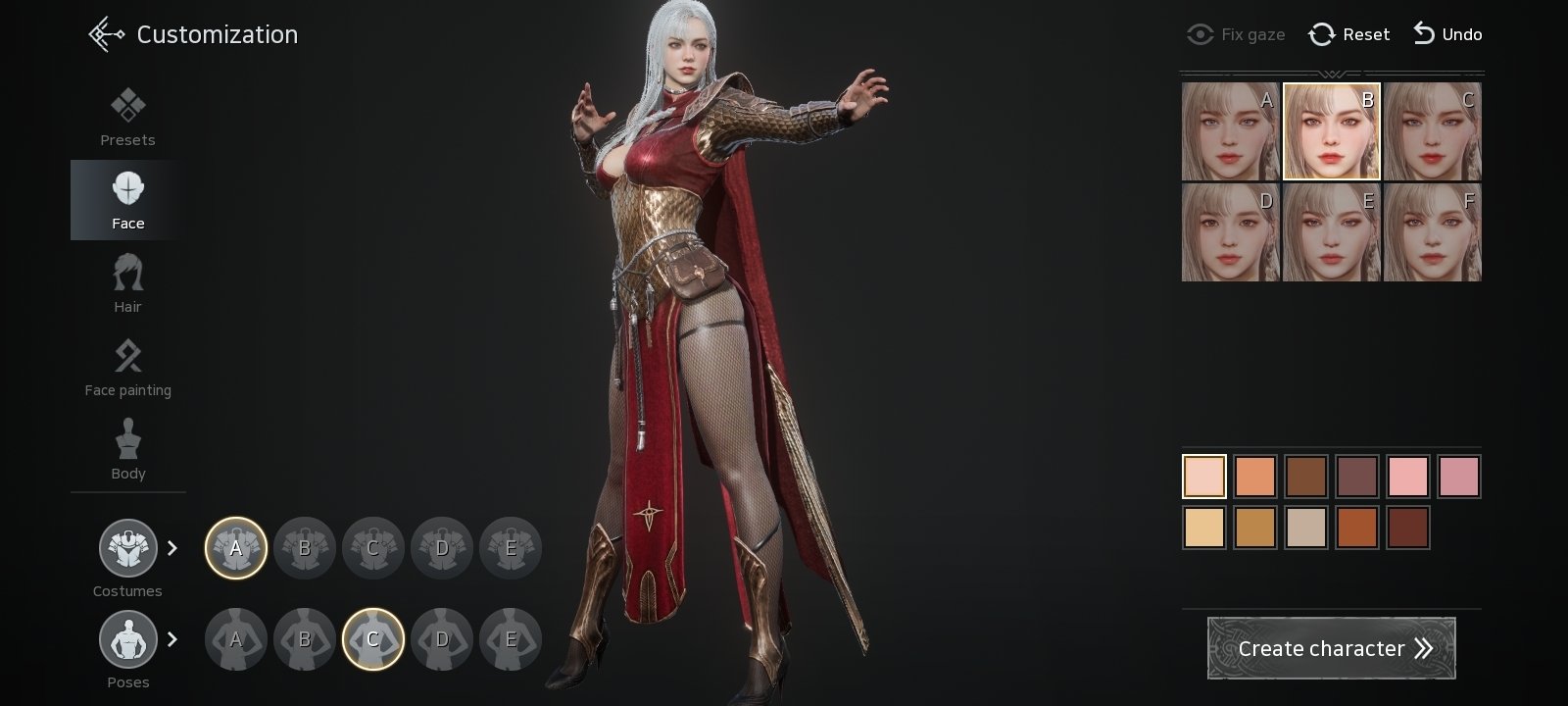
Task: Pick the pale yellow skin tone swatch
Action: click(1204, 528)
